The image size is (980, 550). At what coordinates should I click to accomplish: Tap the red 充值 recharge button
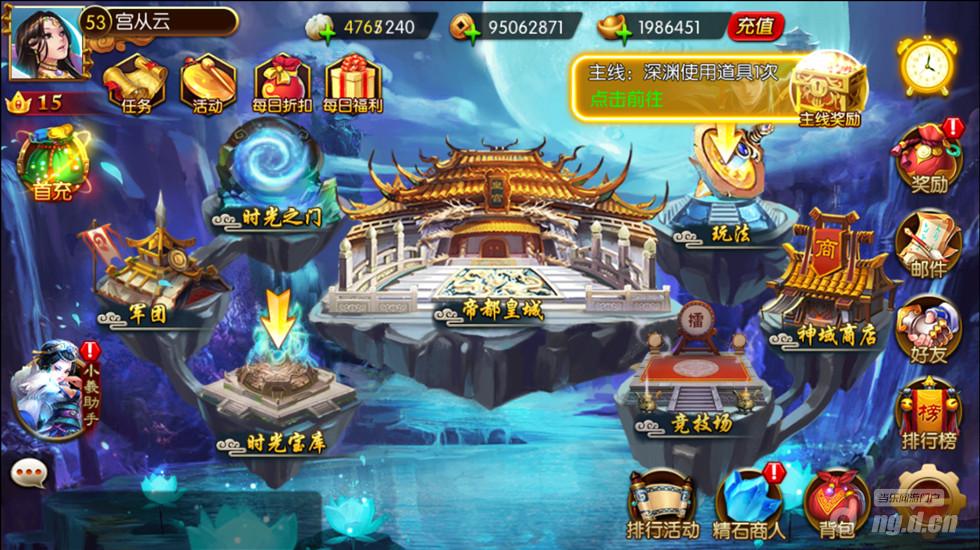755,27
